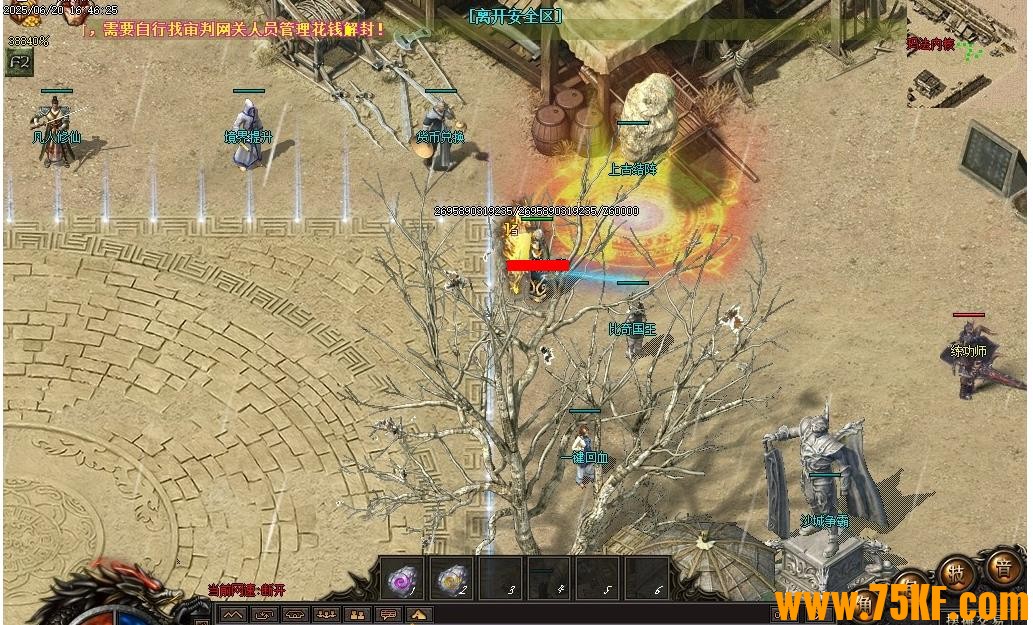Toggle sound with the 音 orb button
1033x625 pixels.
tap(1001, 569)
